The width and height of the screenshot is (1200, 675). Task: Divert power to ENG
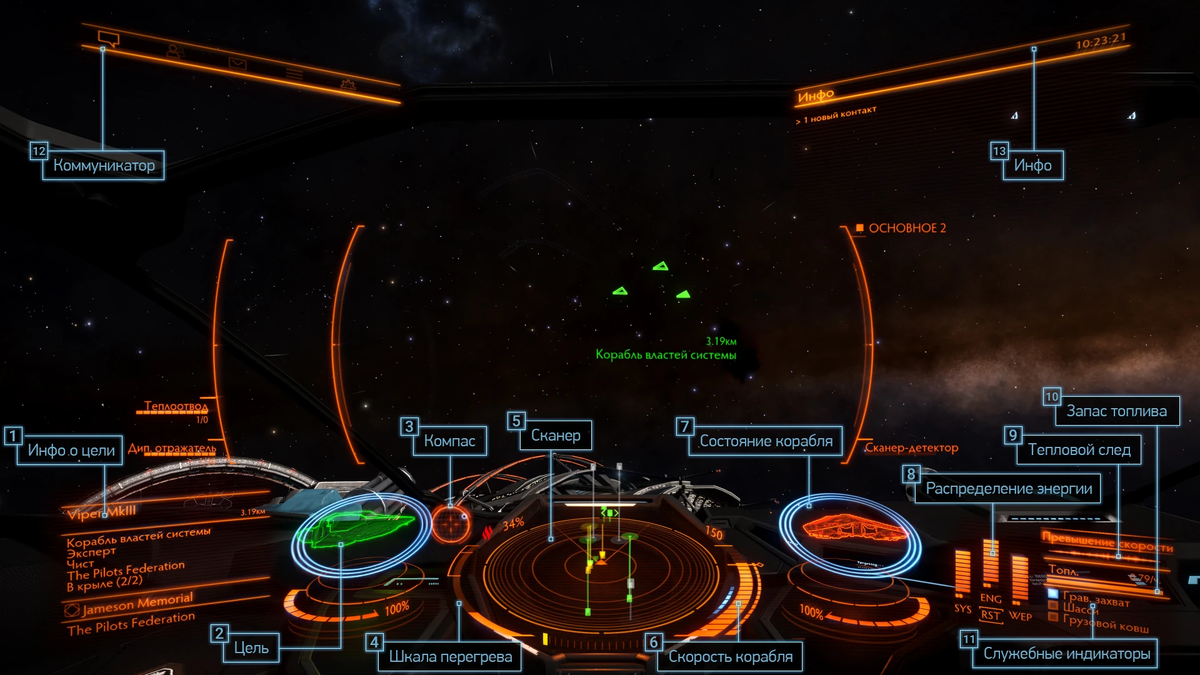(991, 597)
